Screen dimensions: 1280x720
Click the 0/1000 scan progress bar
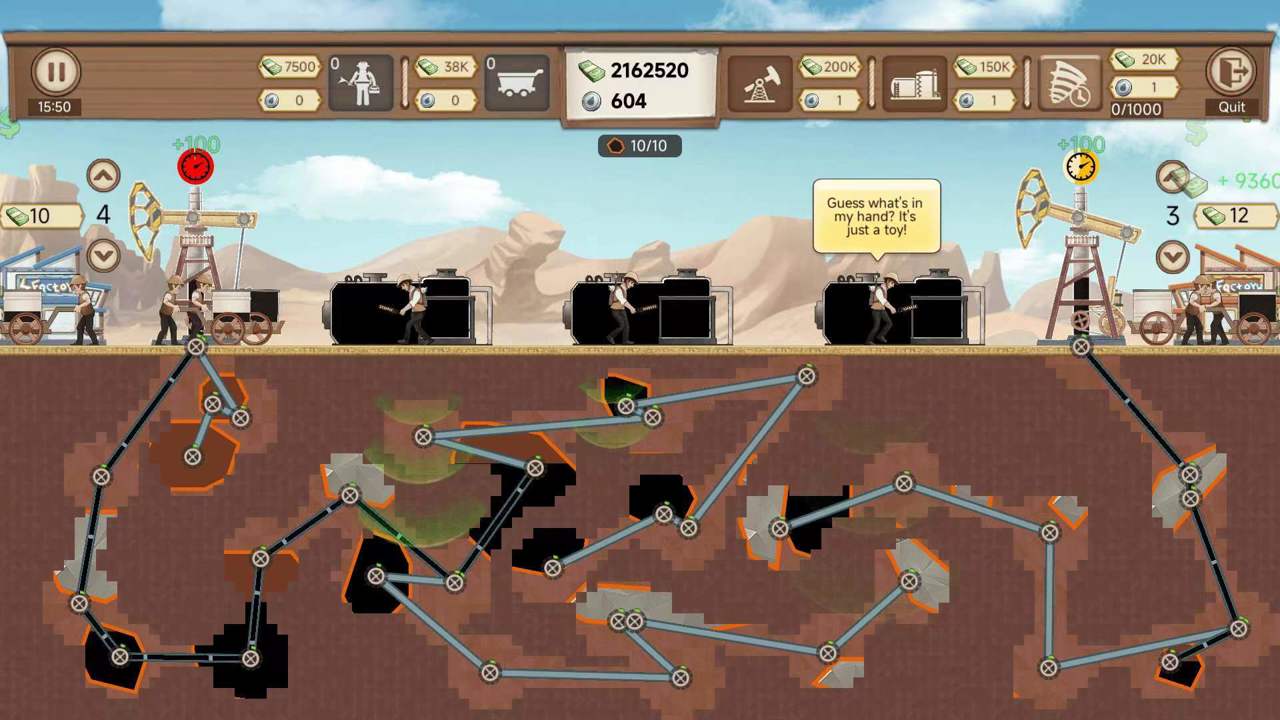[1140, 109]
